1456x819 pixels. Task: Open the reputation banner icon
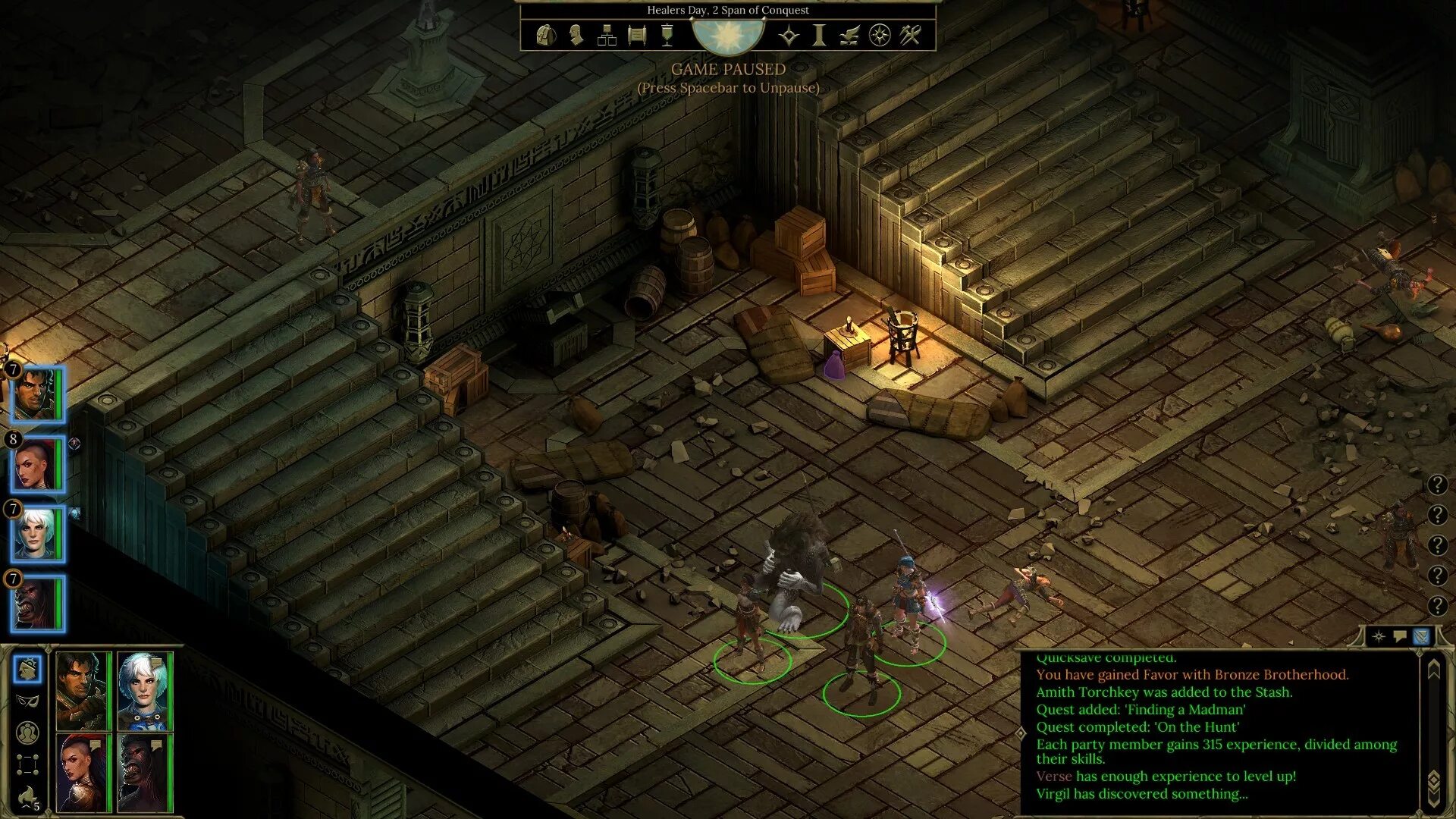[667, 35]
